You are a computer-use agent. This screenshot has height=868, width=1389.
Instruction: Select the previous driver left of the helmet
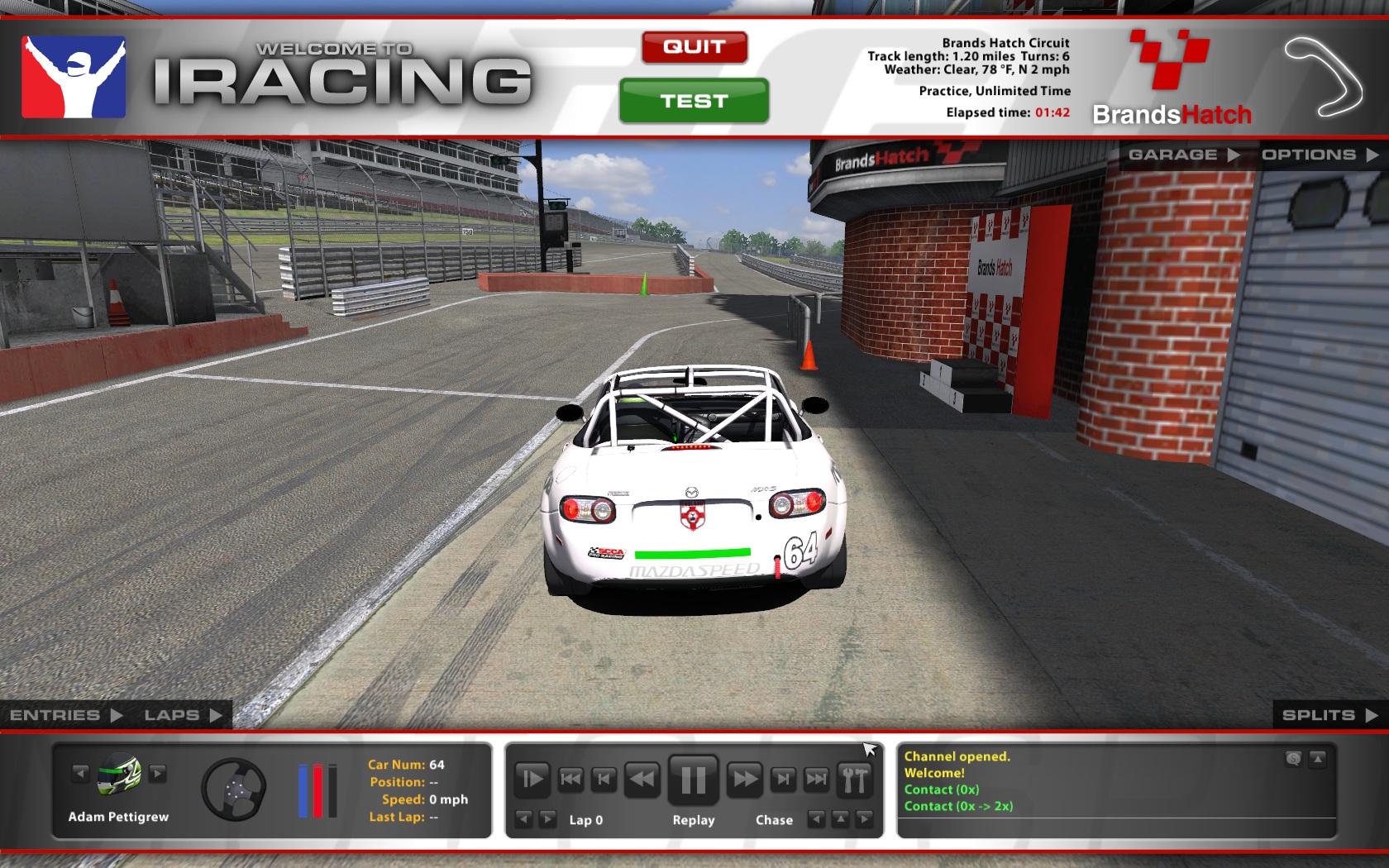pos(80,774)
